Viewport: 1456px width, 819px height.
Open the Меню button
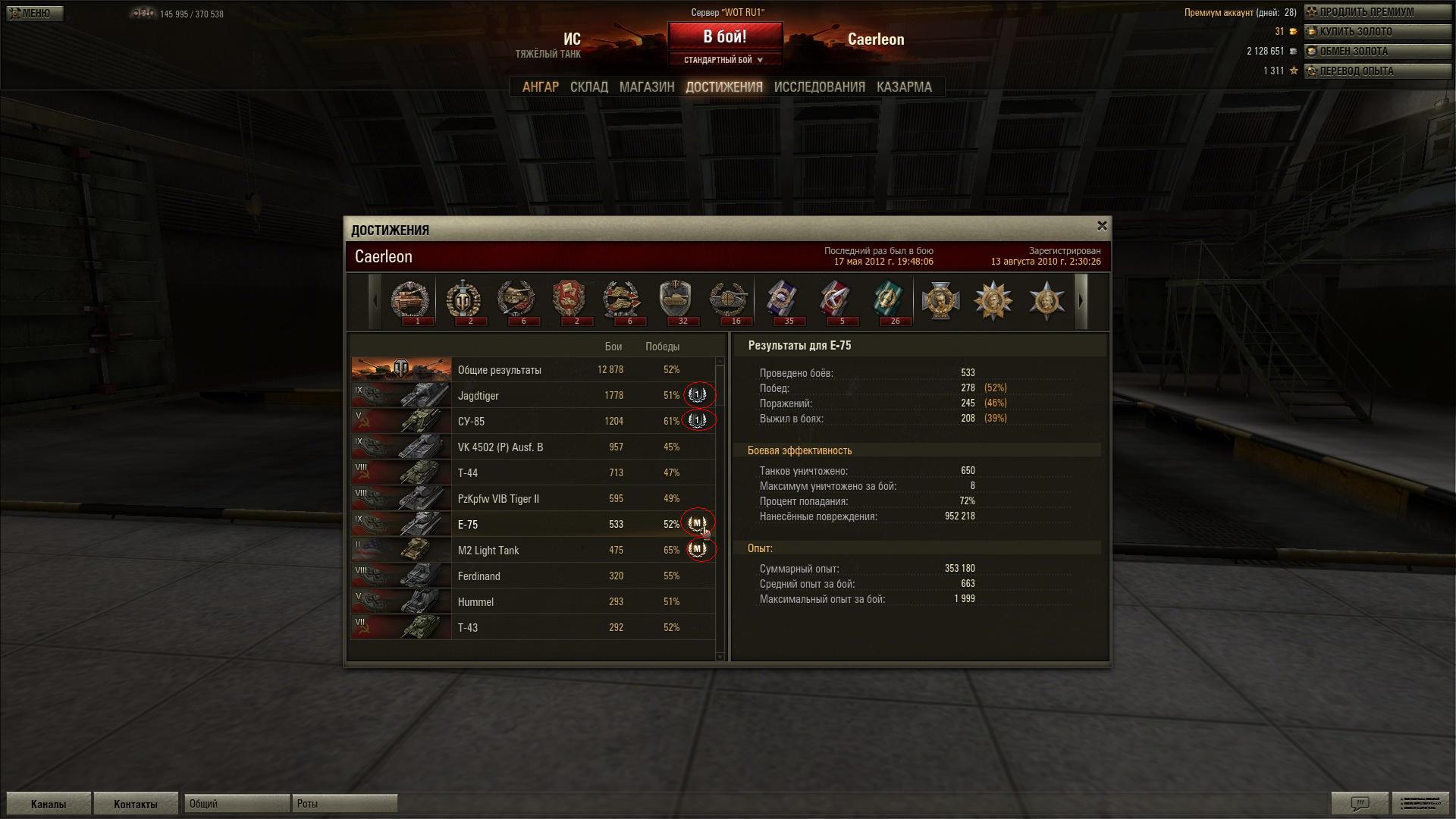point(33,13)
